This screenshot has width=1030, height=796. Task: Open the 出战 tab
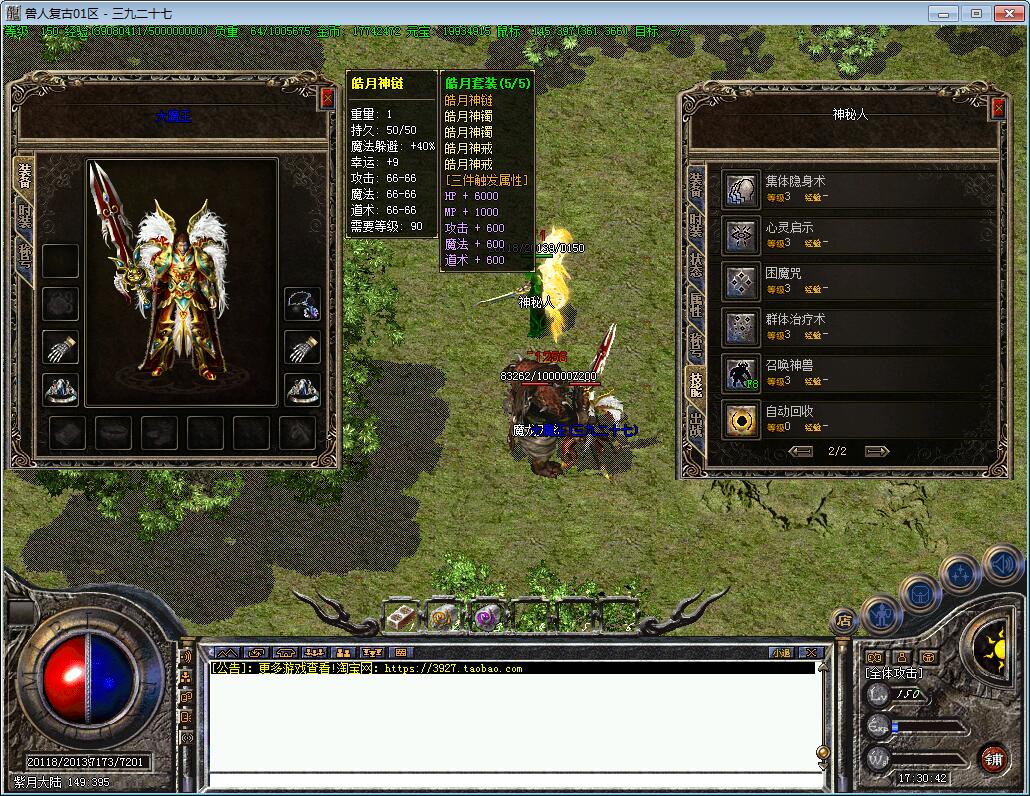point(695,423)
